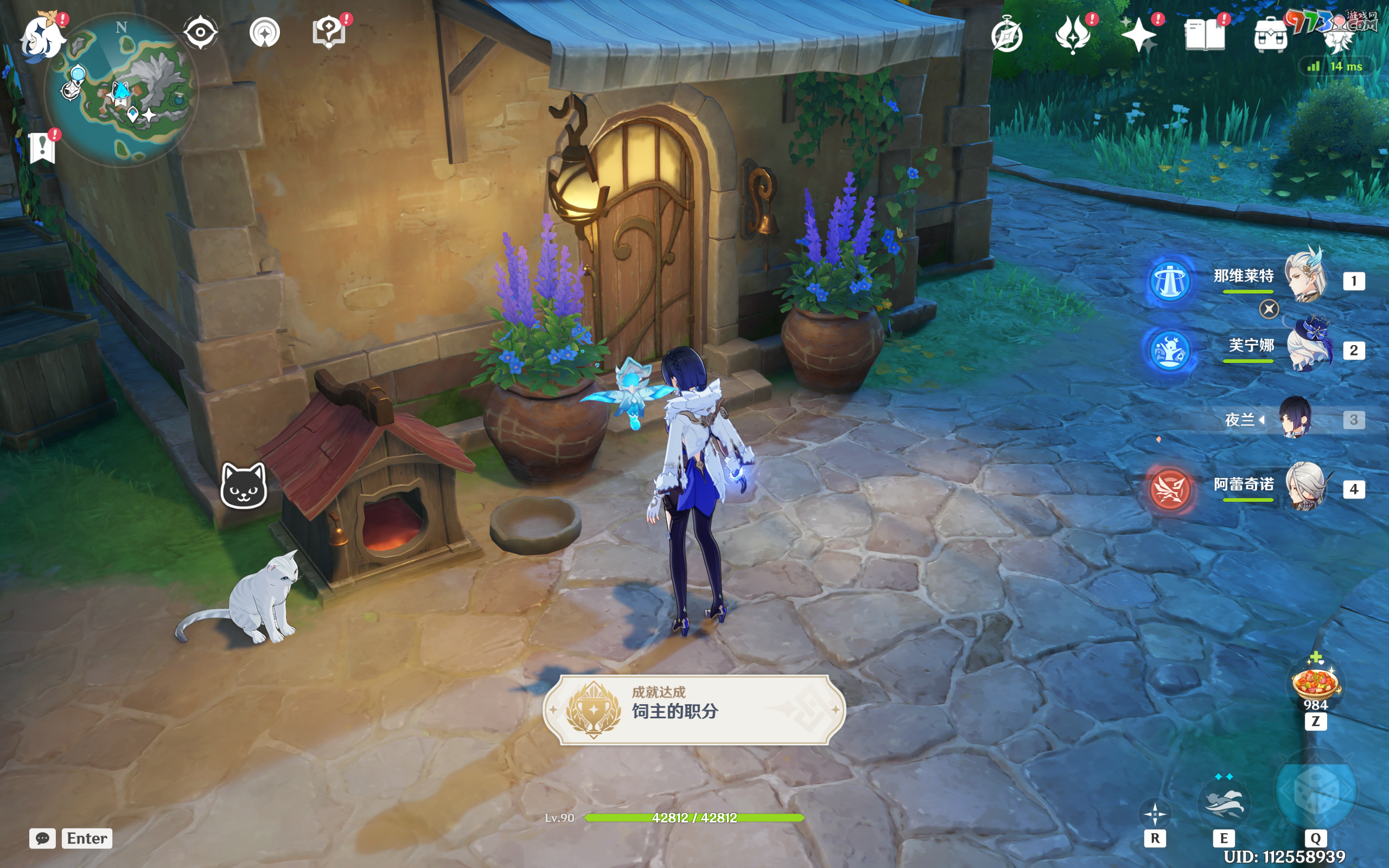The height and width of the screenshot is (868, 1389).
Task: Click the 饲主的职分 achievement banner
Action: coord(694,710)
